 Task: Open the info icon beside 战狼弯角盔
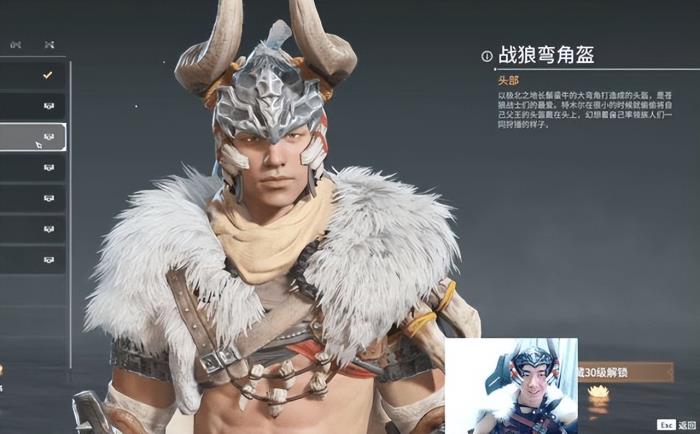(487, 56)
